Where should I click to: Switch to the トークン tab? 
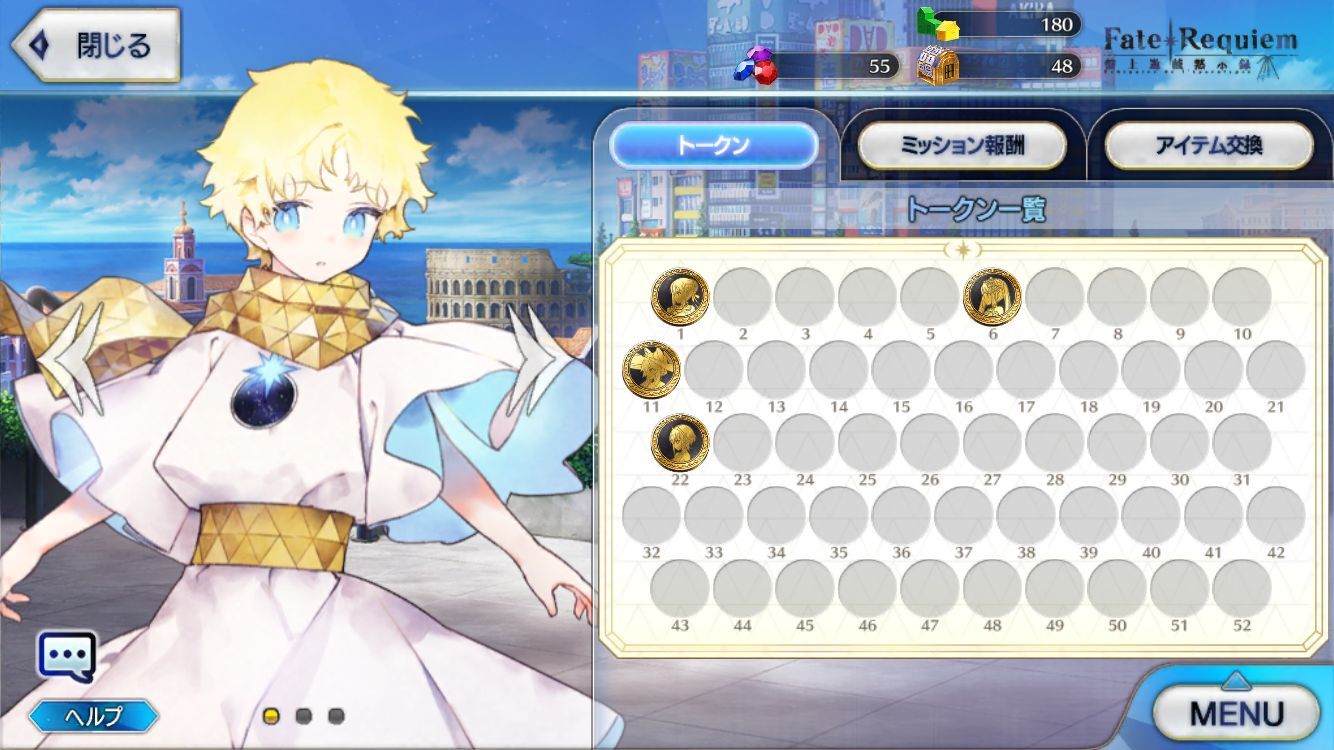pyautogui.click(x=713, y=146)
